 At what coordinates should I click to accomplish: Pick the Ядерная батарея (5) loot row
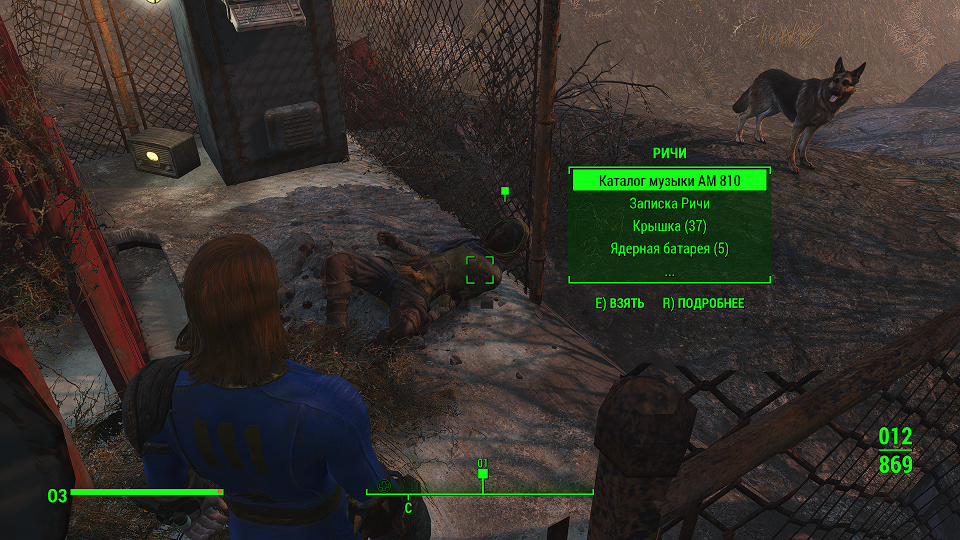tap(669, 248)
